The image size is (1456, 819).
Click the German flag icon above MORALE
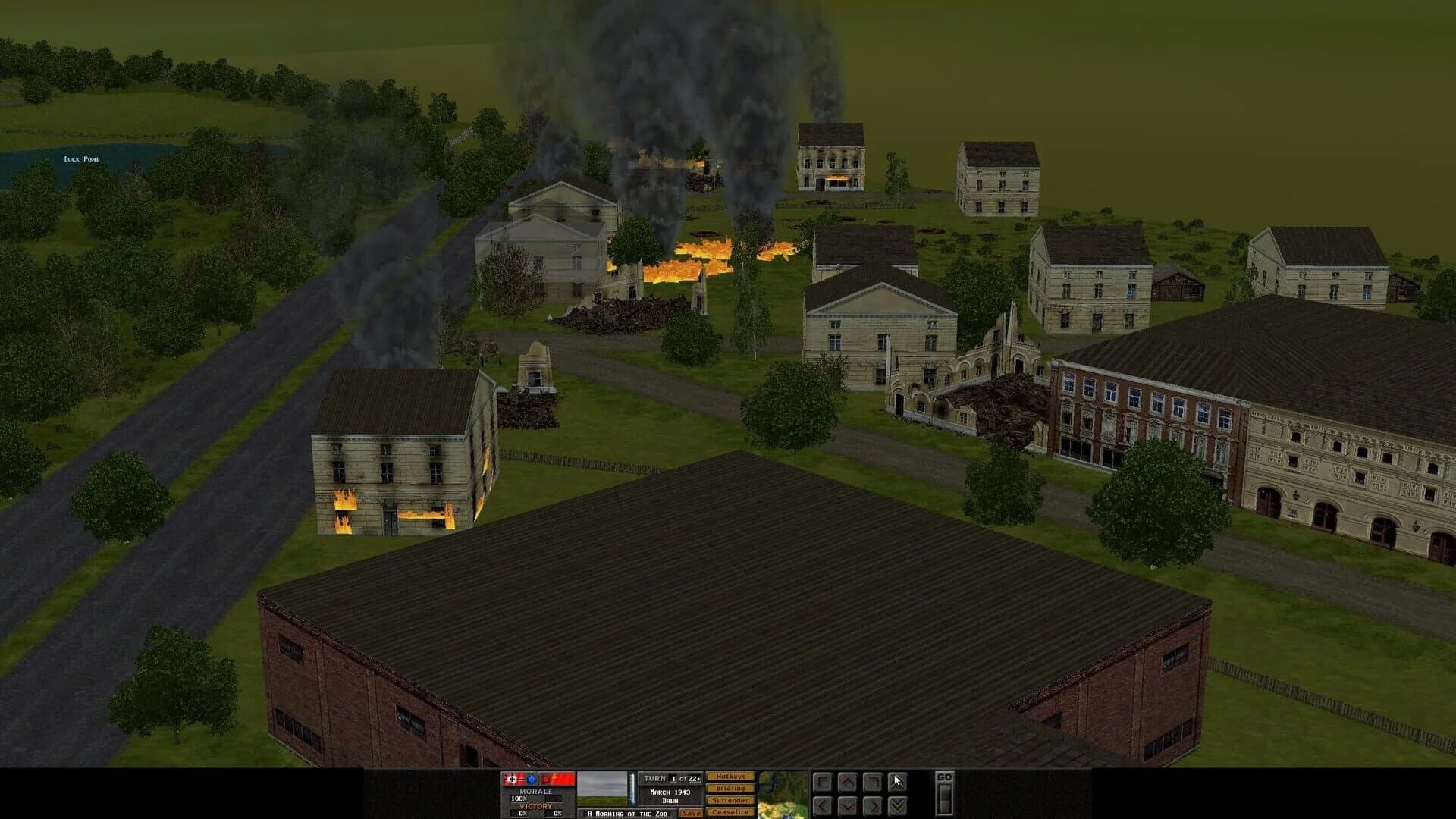click(x=512, y=779)
